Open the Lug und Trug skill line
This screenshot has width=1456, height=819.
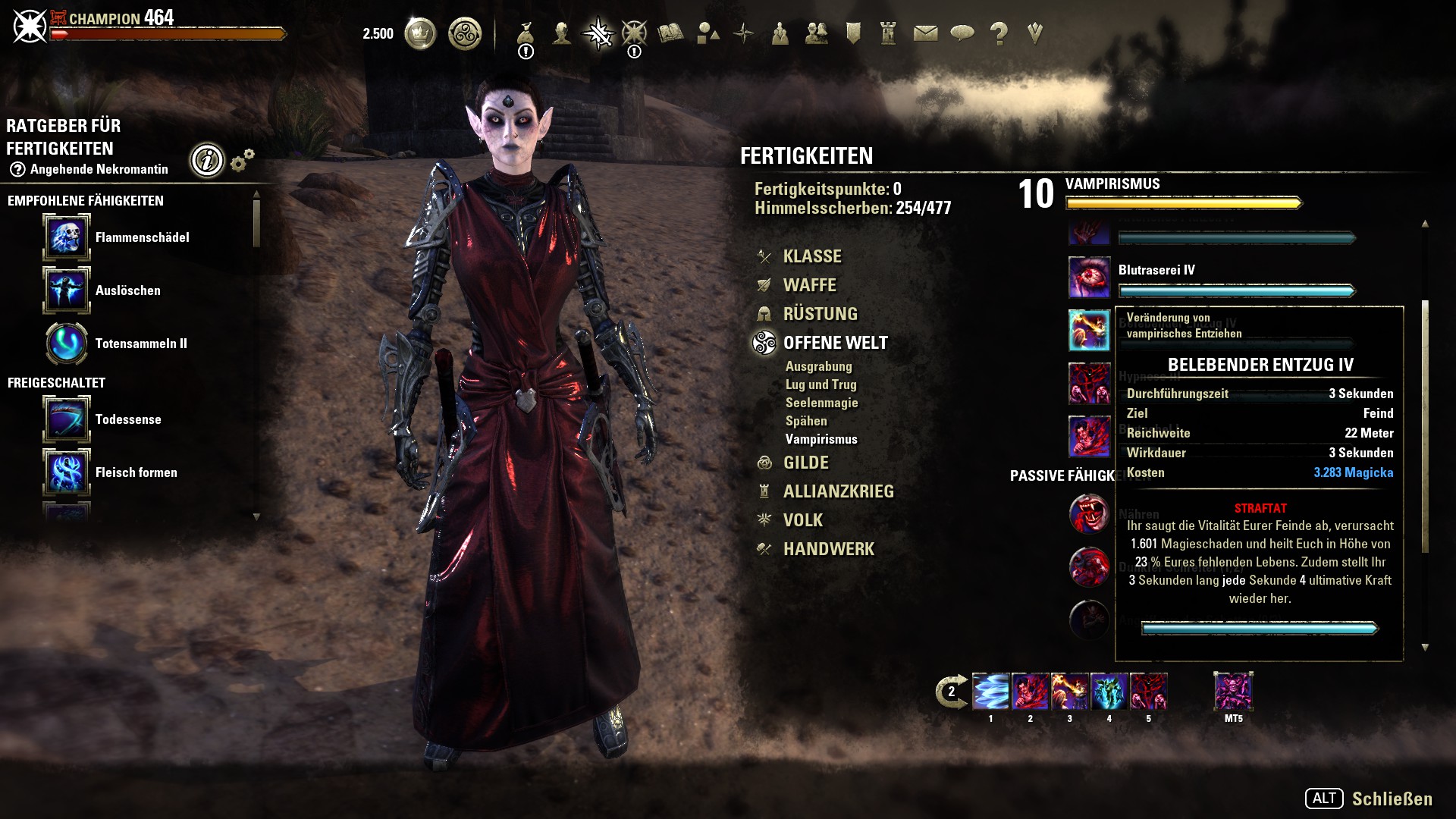pos(821,384)
